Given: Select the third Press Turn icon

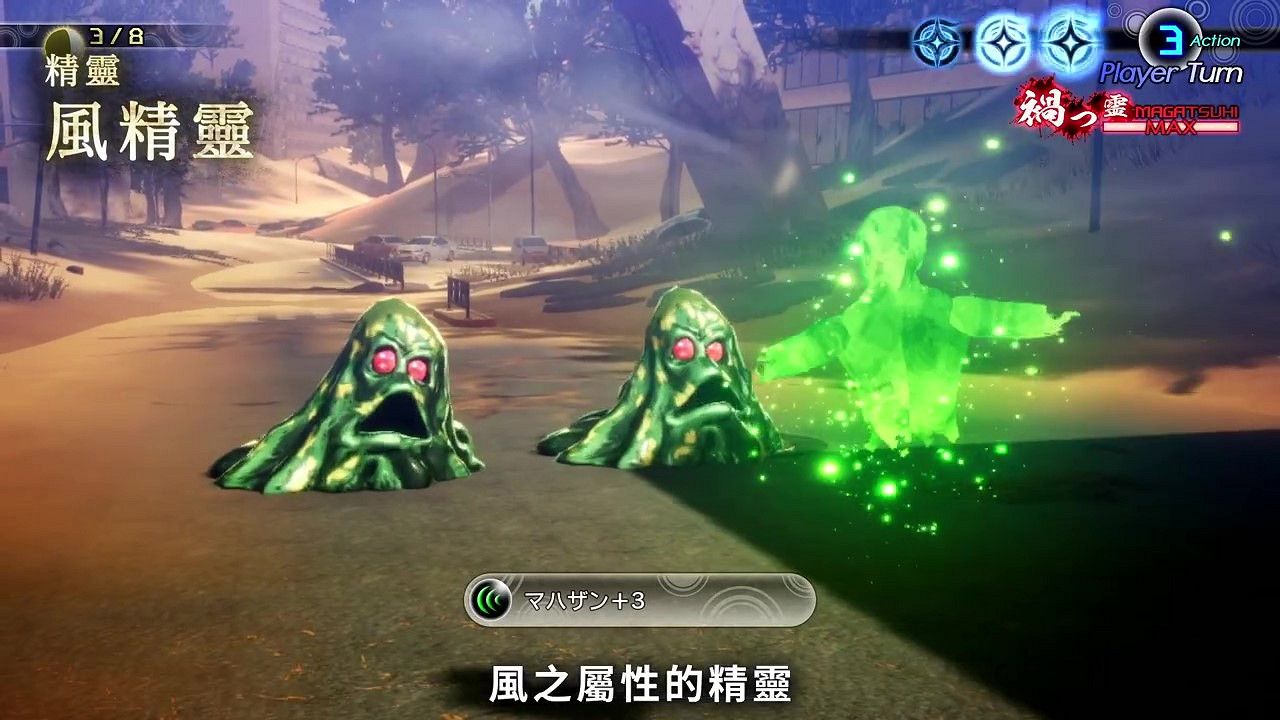Looking at the screenshot, I should pyautogui.click(x=1072, y=40).
